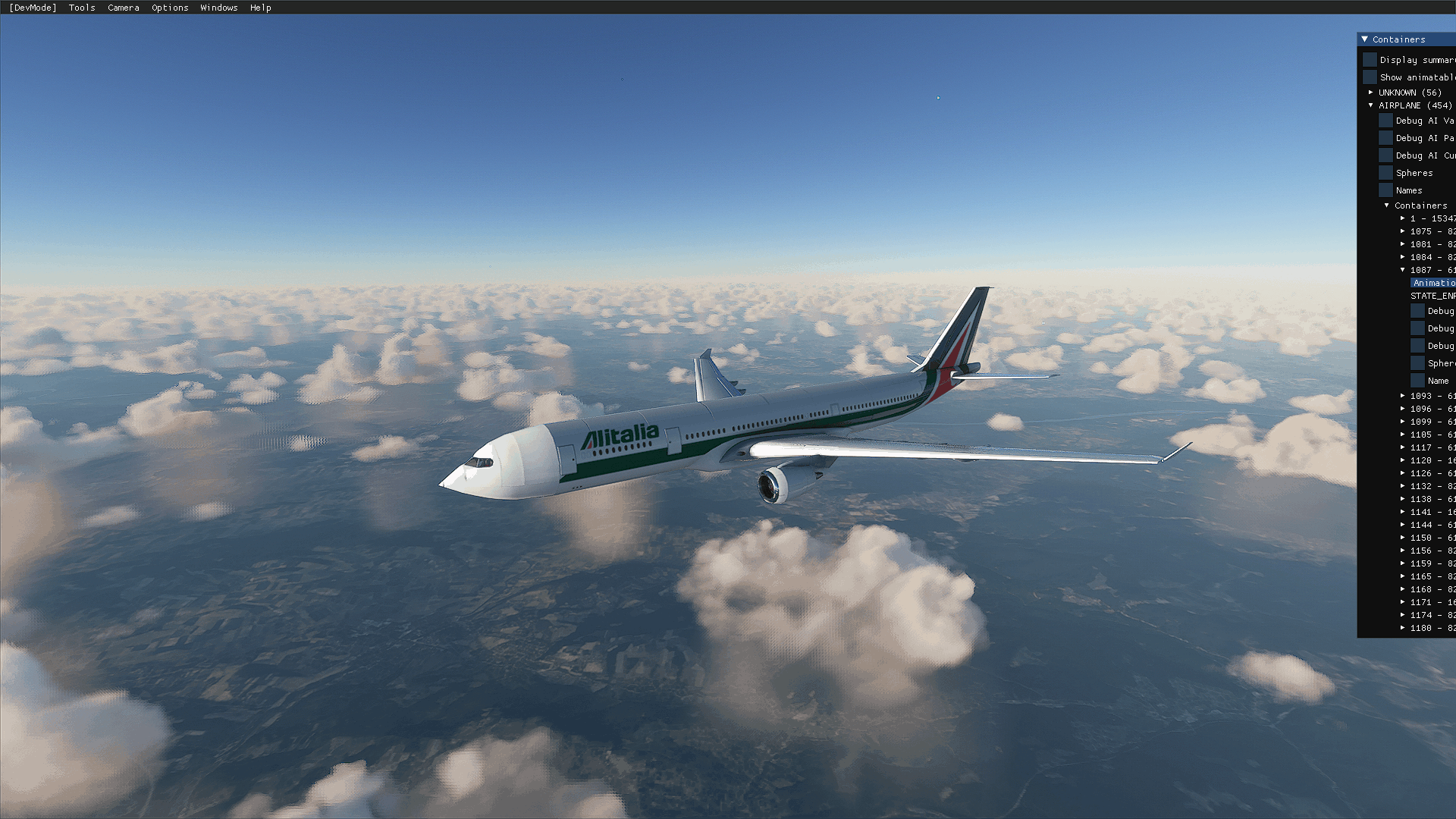The image size is (1456, 819).
Task: Collapse the Containers panel header
Action: tap(1365, 39)
